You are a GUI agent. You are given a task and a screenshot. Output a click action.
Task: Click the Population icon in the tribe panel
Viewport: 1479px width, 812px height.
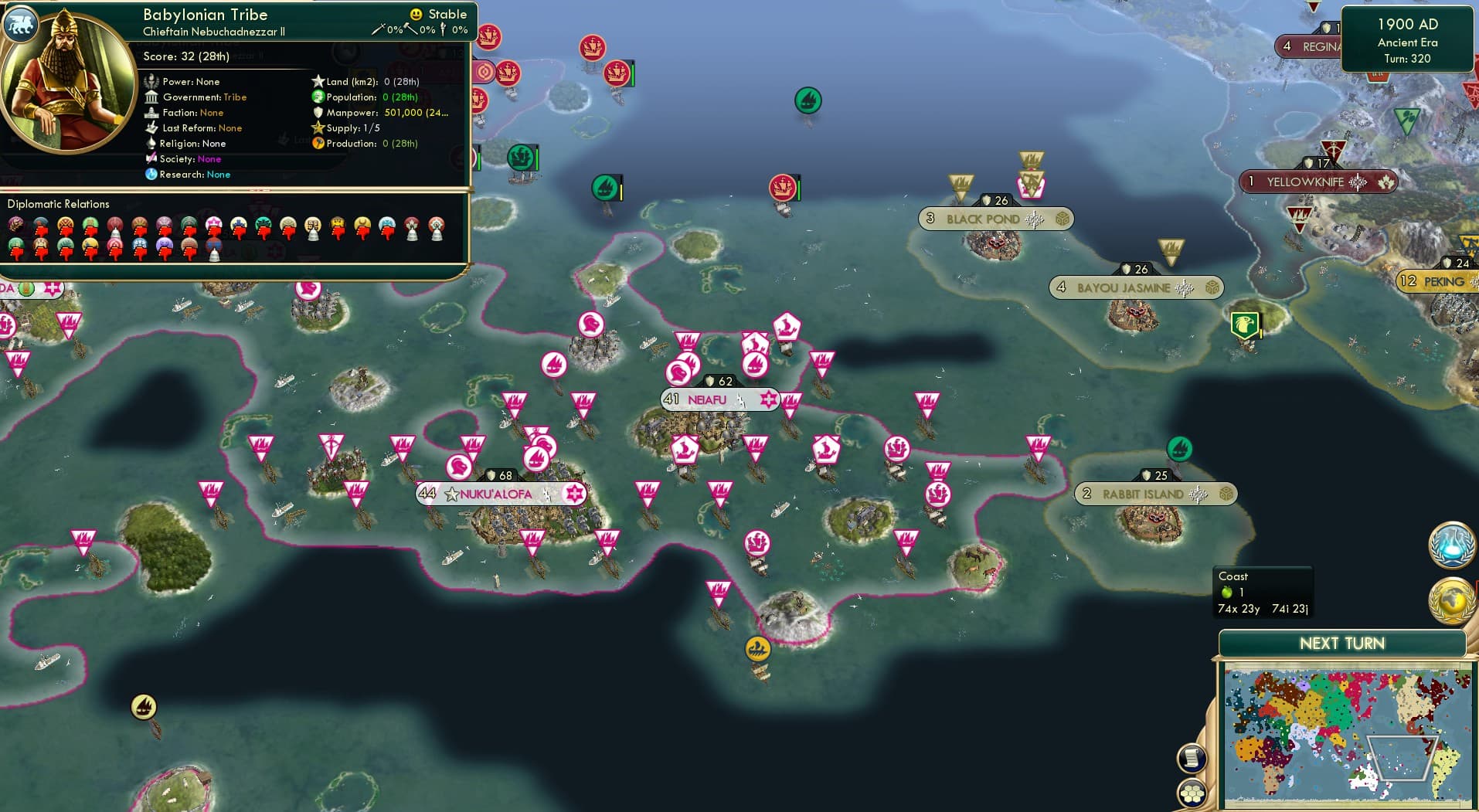[x=317, y=97]
